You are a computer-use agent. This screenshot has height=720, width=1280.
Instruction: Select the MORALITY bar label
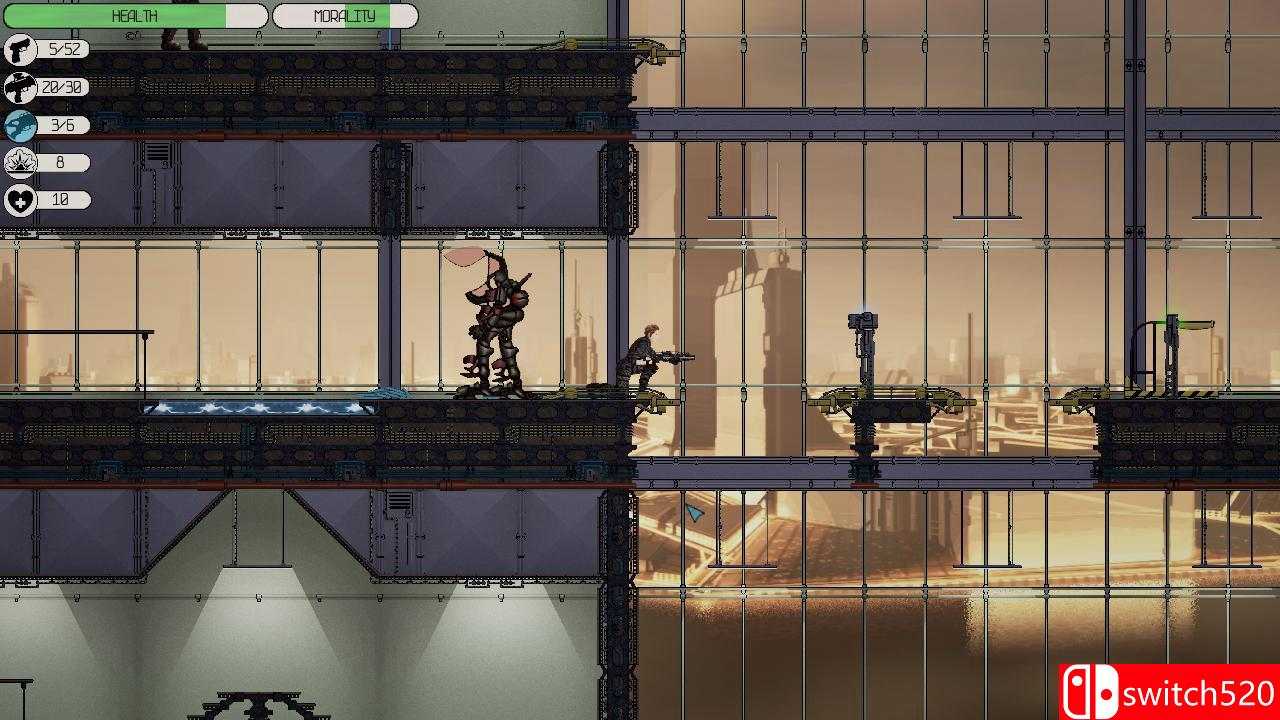[344, 15]
